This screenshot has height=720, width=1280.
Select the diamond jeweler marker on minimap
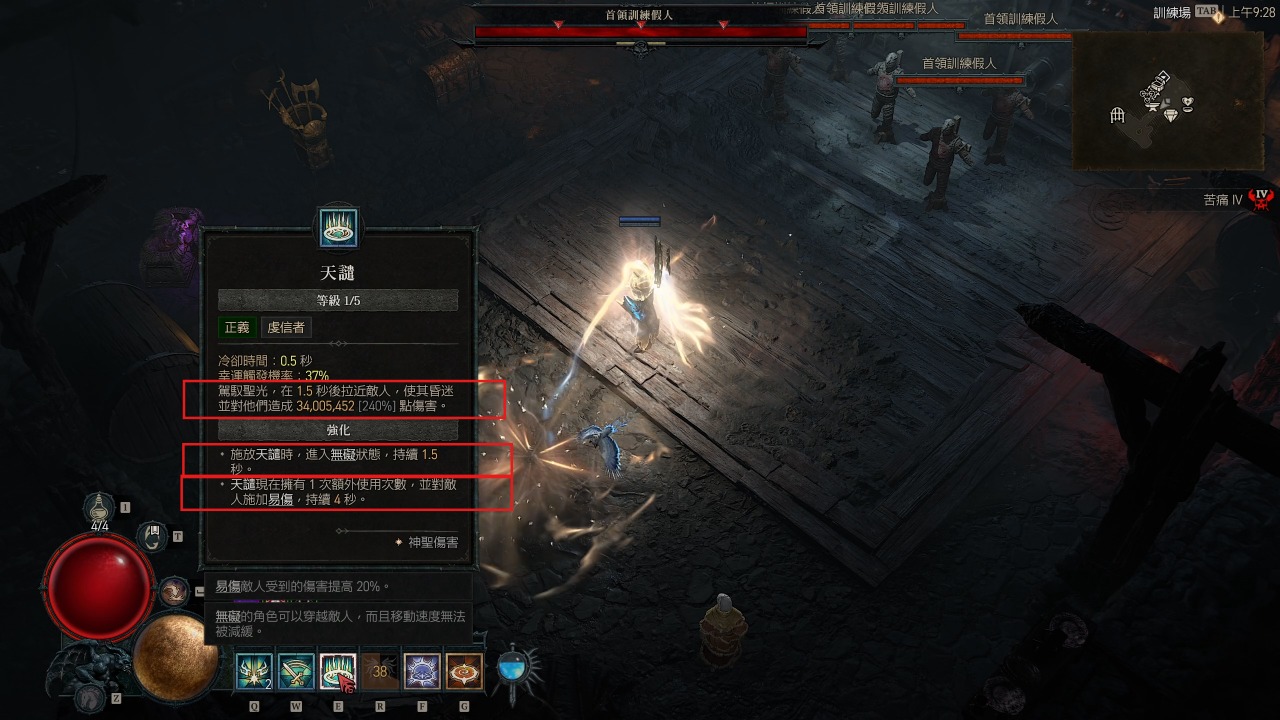1170,116
